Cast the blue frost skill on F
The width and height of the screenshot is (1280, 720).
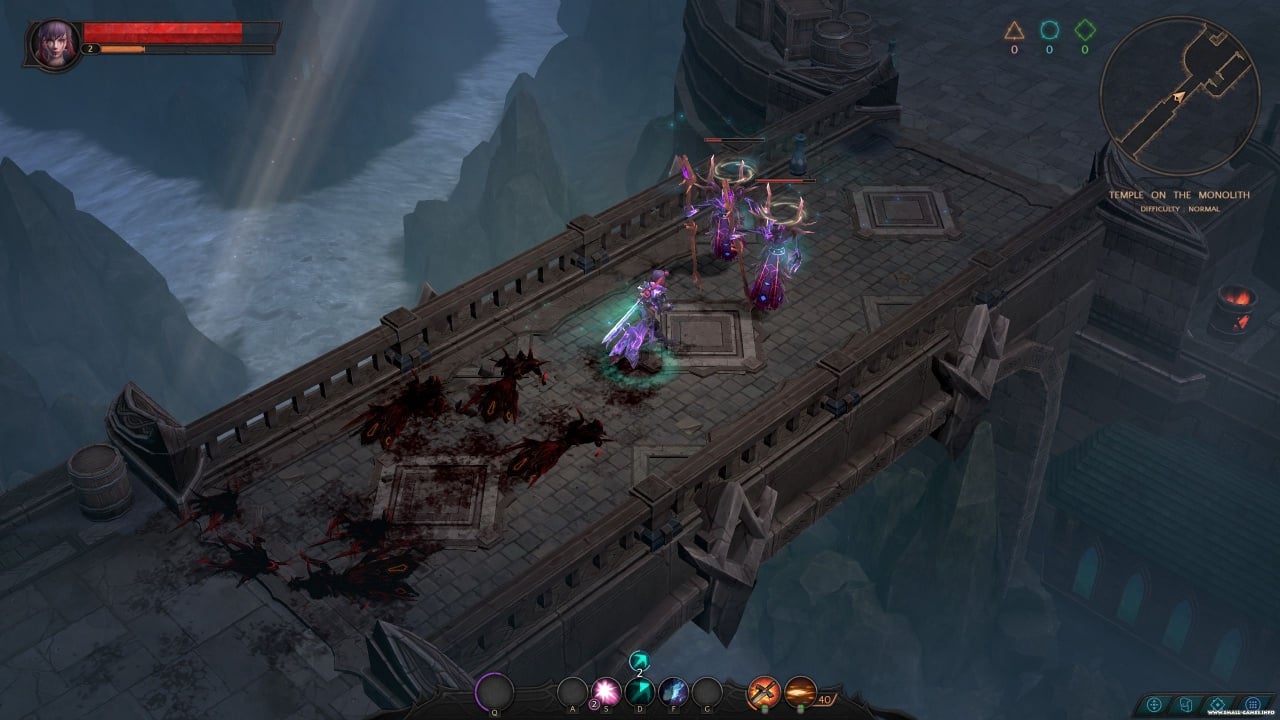click(673, 691)
